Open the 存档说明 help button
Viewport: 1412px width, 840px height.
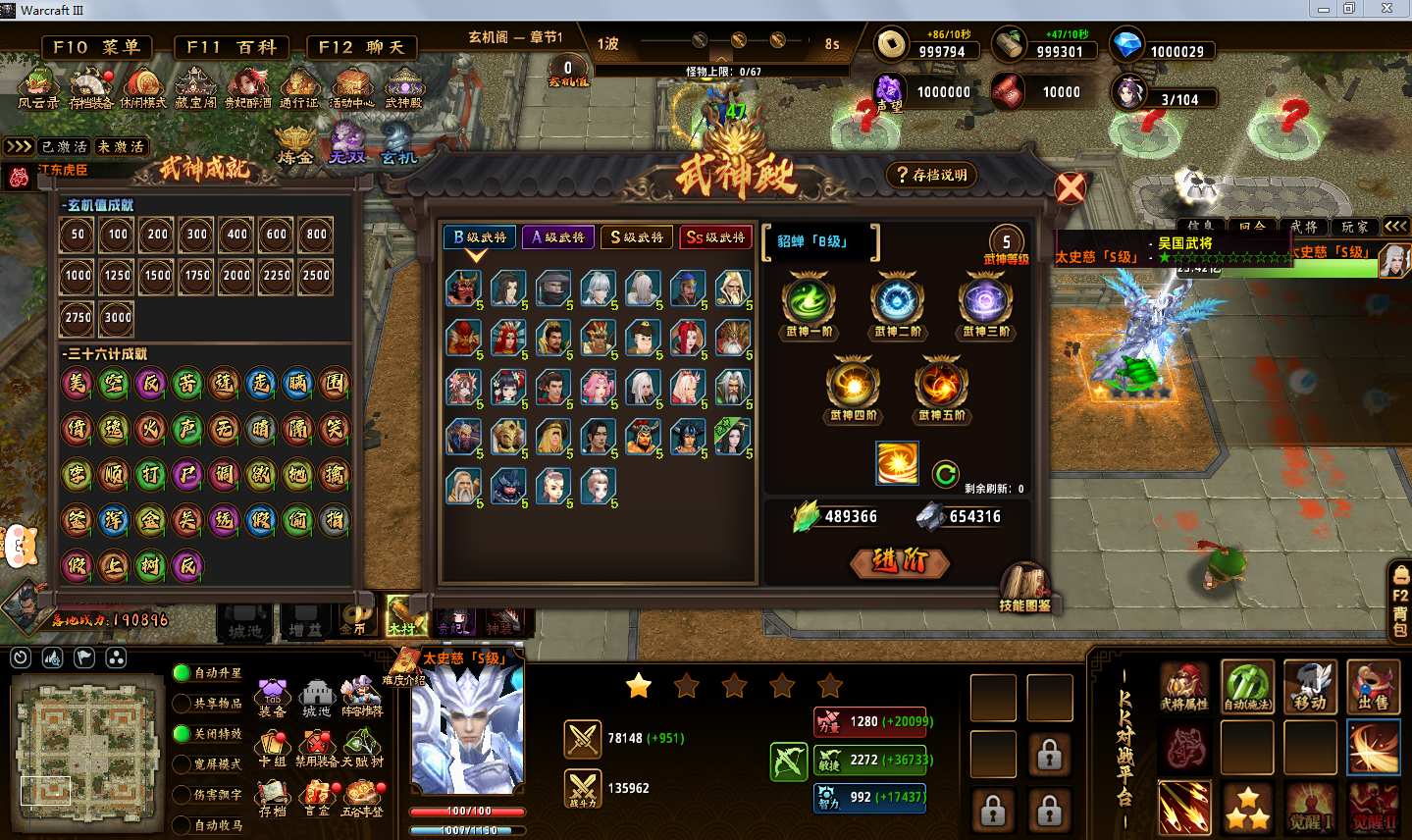[931, 176]
